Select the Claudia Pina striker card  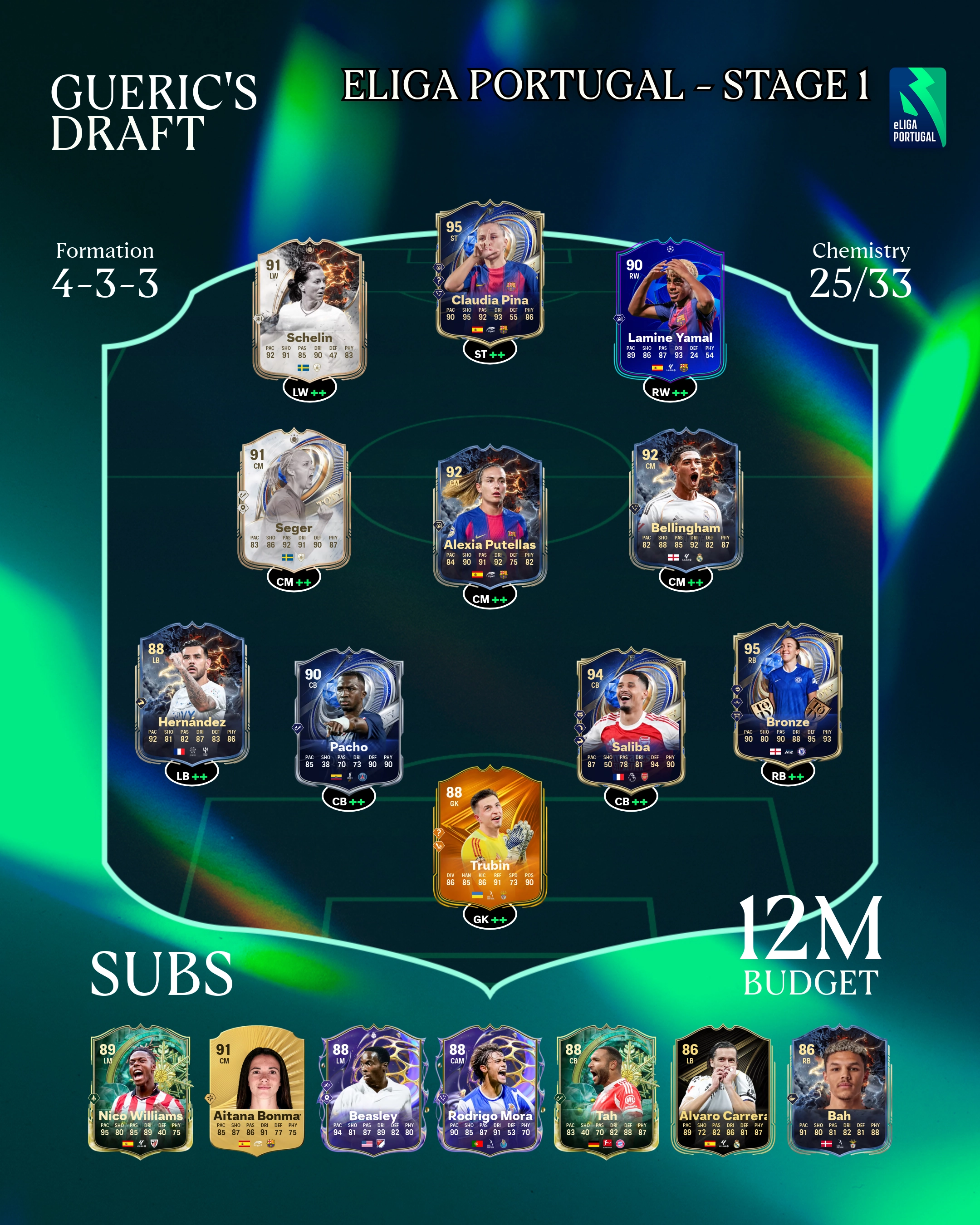(x=490, y=273)
